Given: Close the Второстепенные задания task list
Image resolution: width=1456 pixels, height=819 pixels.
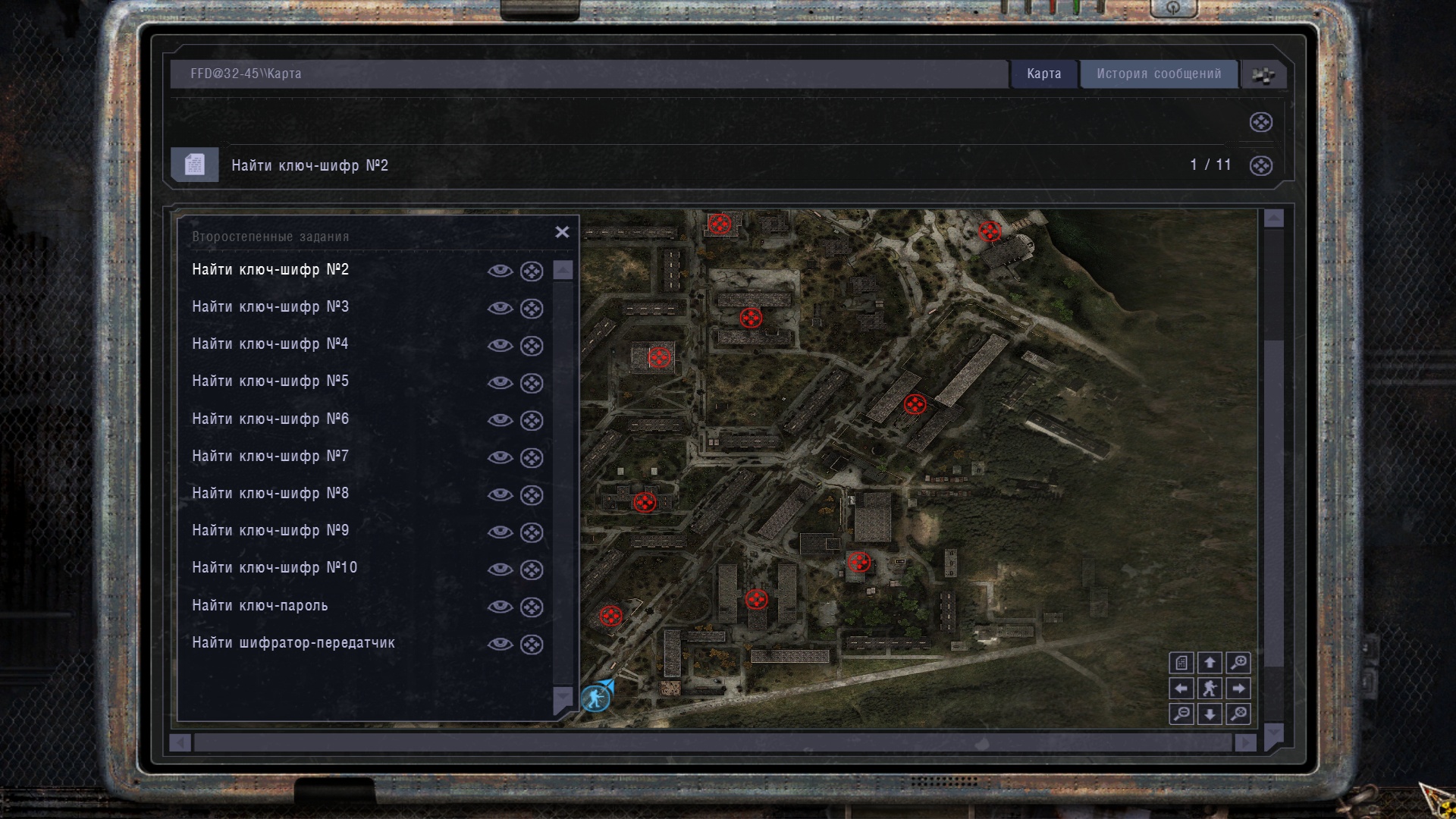Looking at the screenshot, I should [562, 232].
